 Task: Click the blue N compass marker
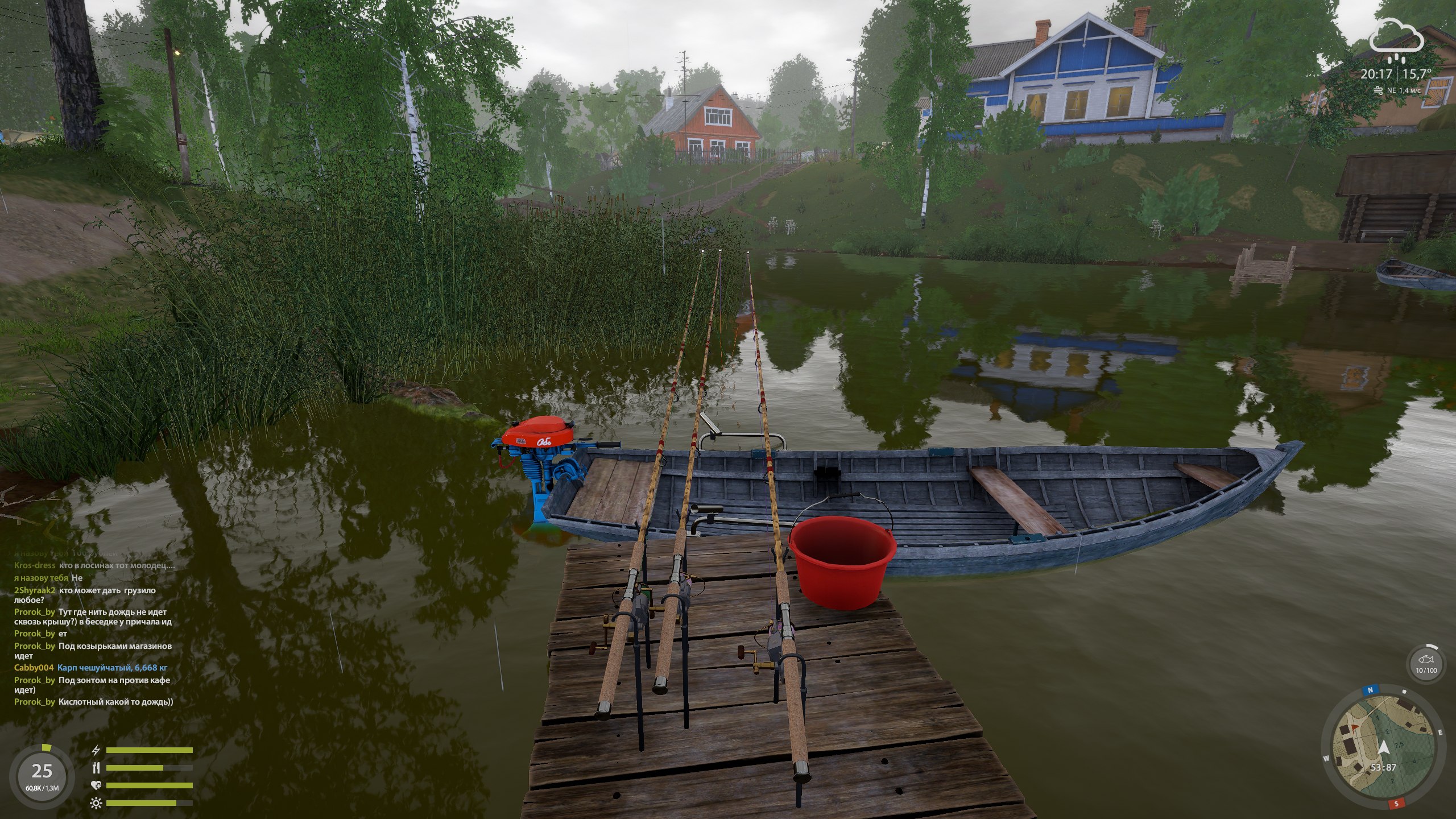coord(1368,690)
